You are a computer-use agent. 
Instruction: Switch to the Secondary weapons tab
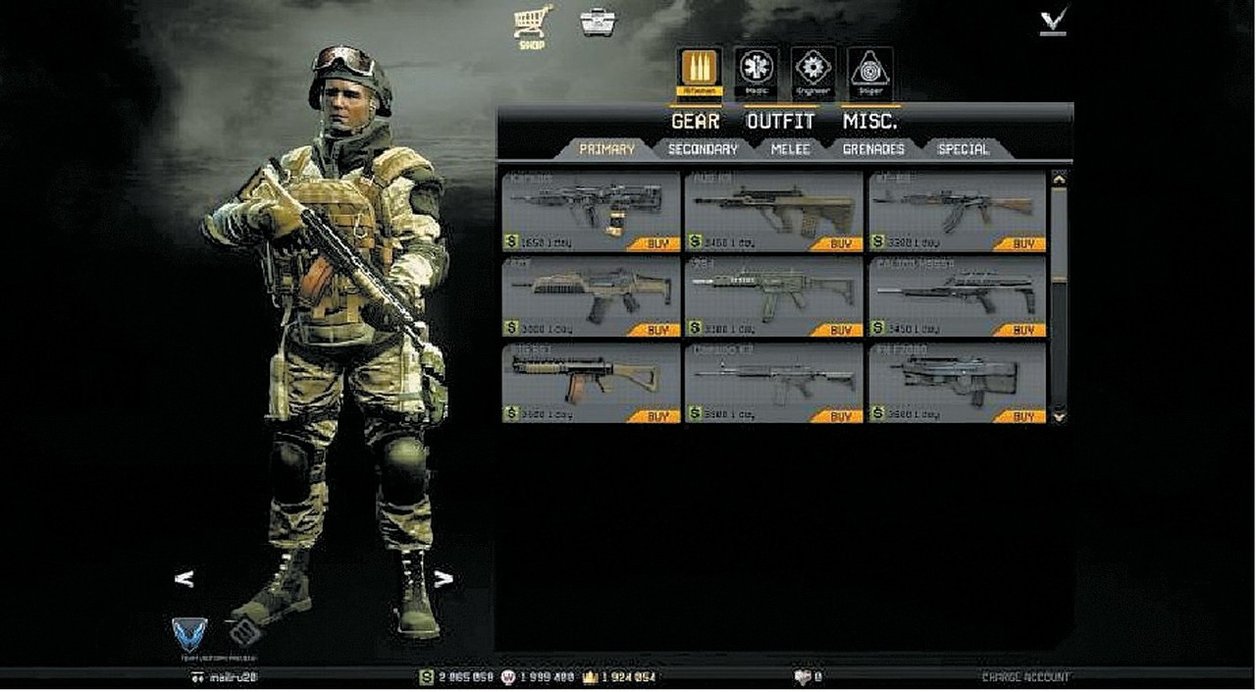(702, 149)
